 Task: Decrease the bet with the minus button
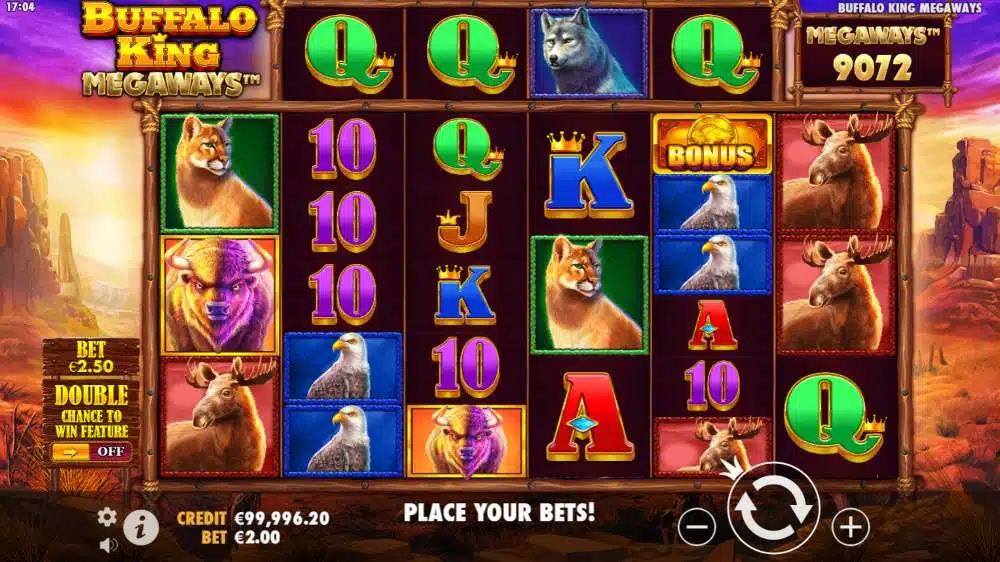point(696,526)
